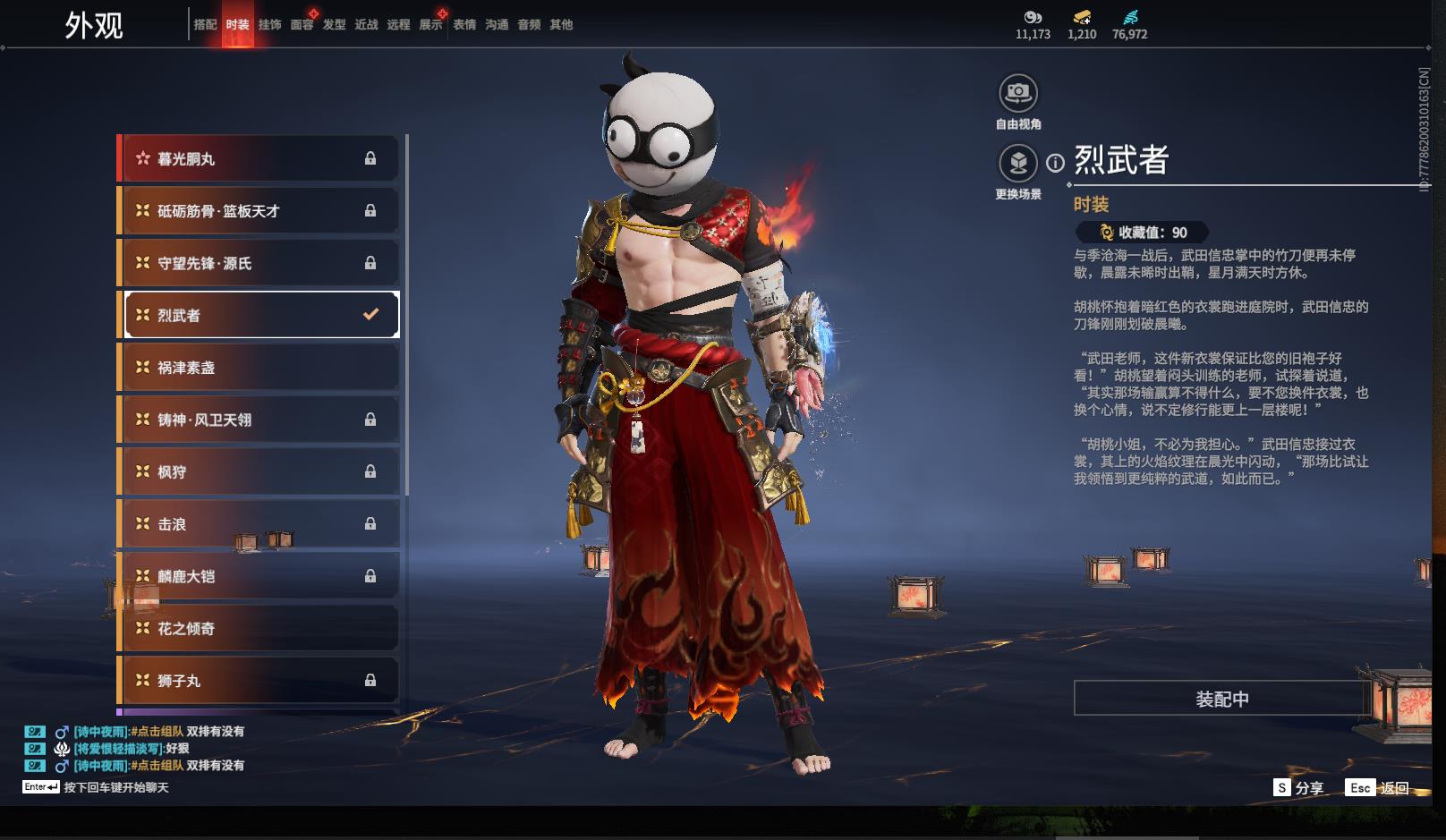Screen dimensions: 1446x840
Task: Open the 挂饰 accessories tab
Action: (x=269, y=25)
